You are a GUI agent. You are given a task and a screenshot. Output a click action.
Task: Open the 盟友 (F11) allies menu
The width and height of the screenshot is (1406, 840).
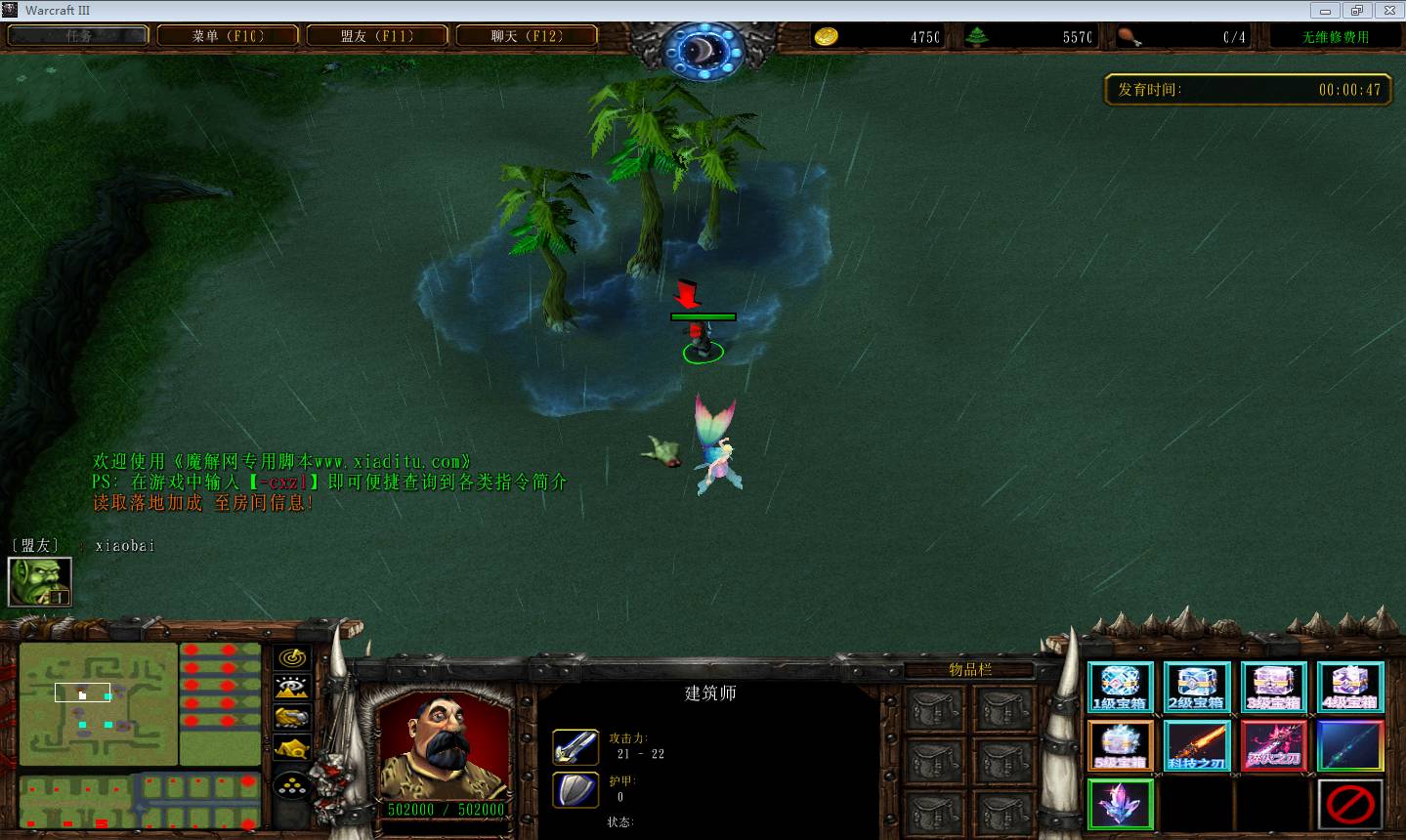click(x=377, y=36)
